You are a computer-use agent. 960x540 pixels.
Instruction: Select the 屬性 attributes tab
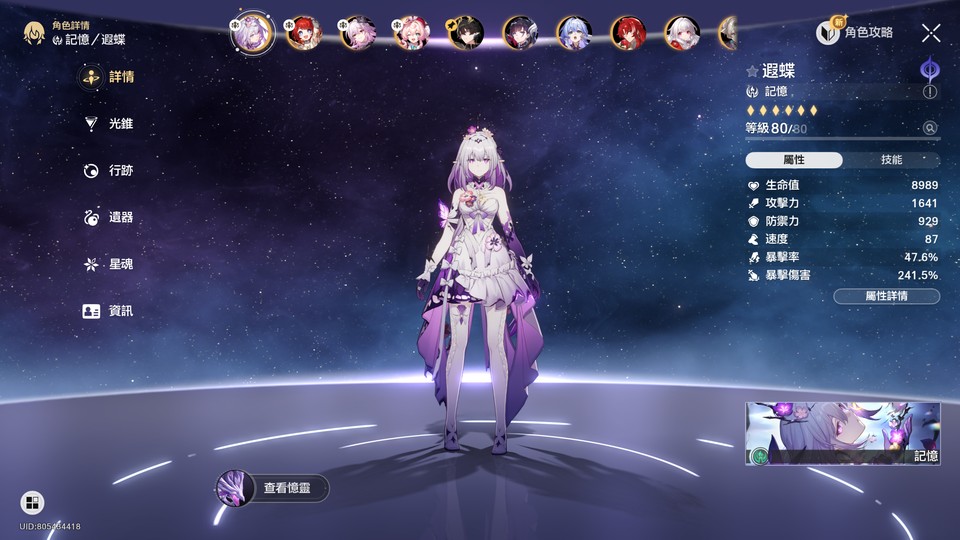pyautogui.click(x=794, y=160)
